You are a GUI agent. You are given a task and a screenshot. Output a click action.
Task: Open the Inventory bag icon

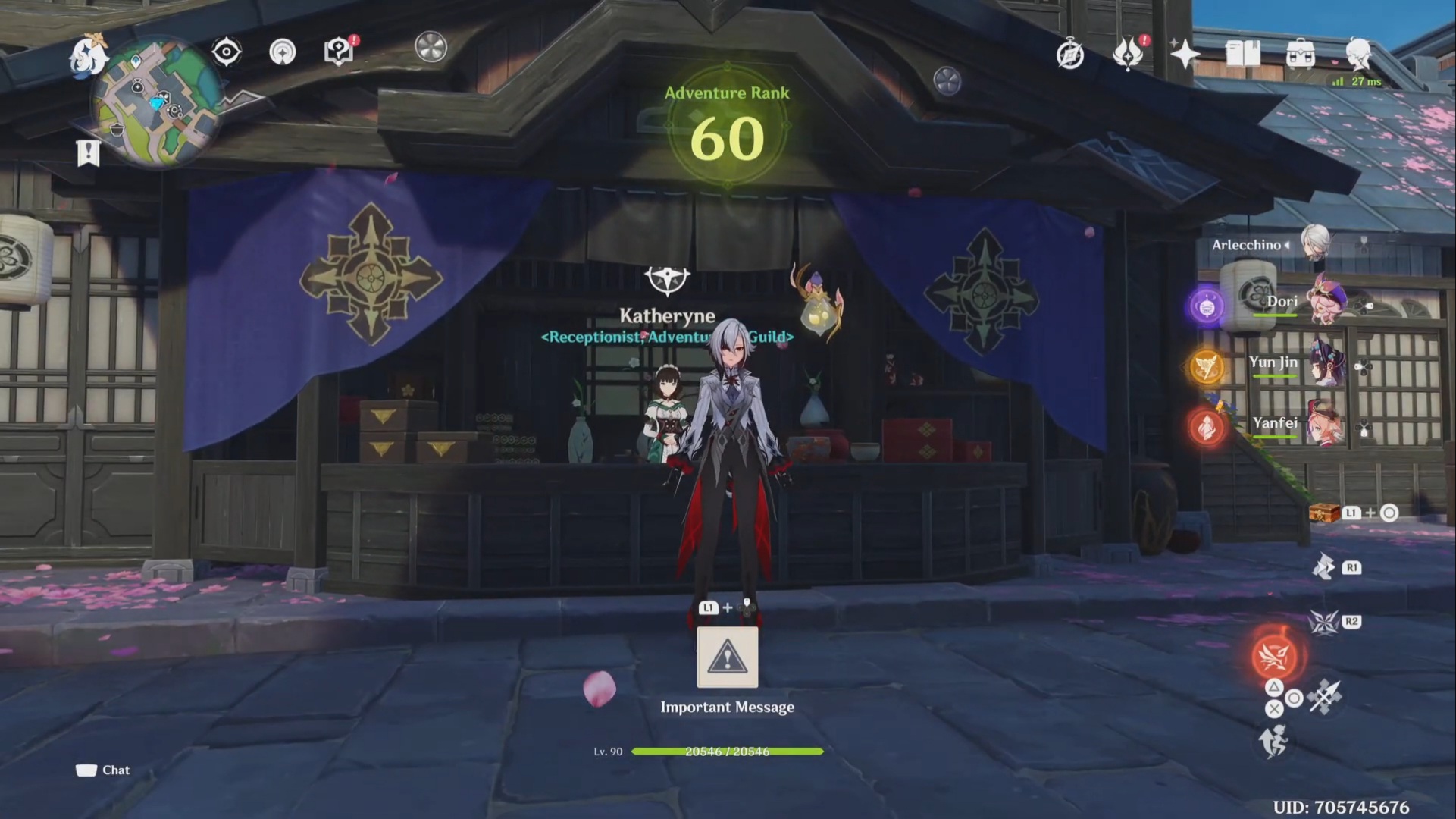[x=1300, y=53]
